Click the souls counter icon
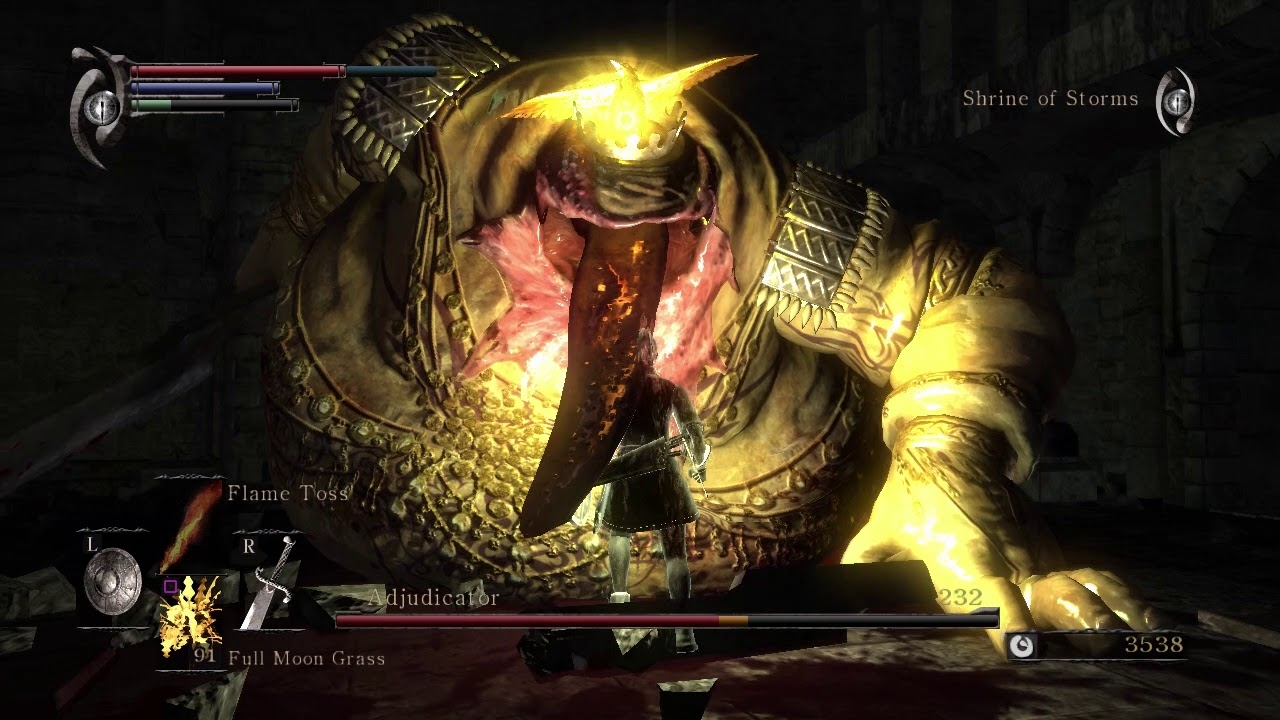This screenshot has width=1280, height=720. (1021, 646)
